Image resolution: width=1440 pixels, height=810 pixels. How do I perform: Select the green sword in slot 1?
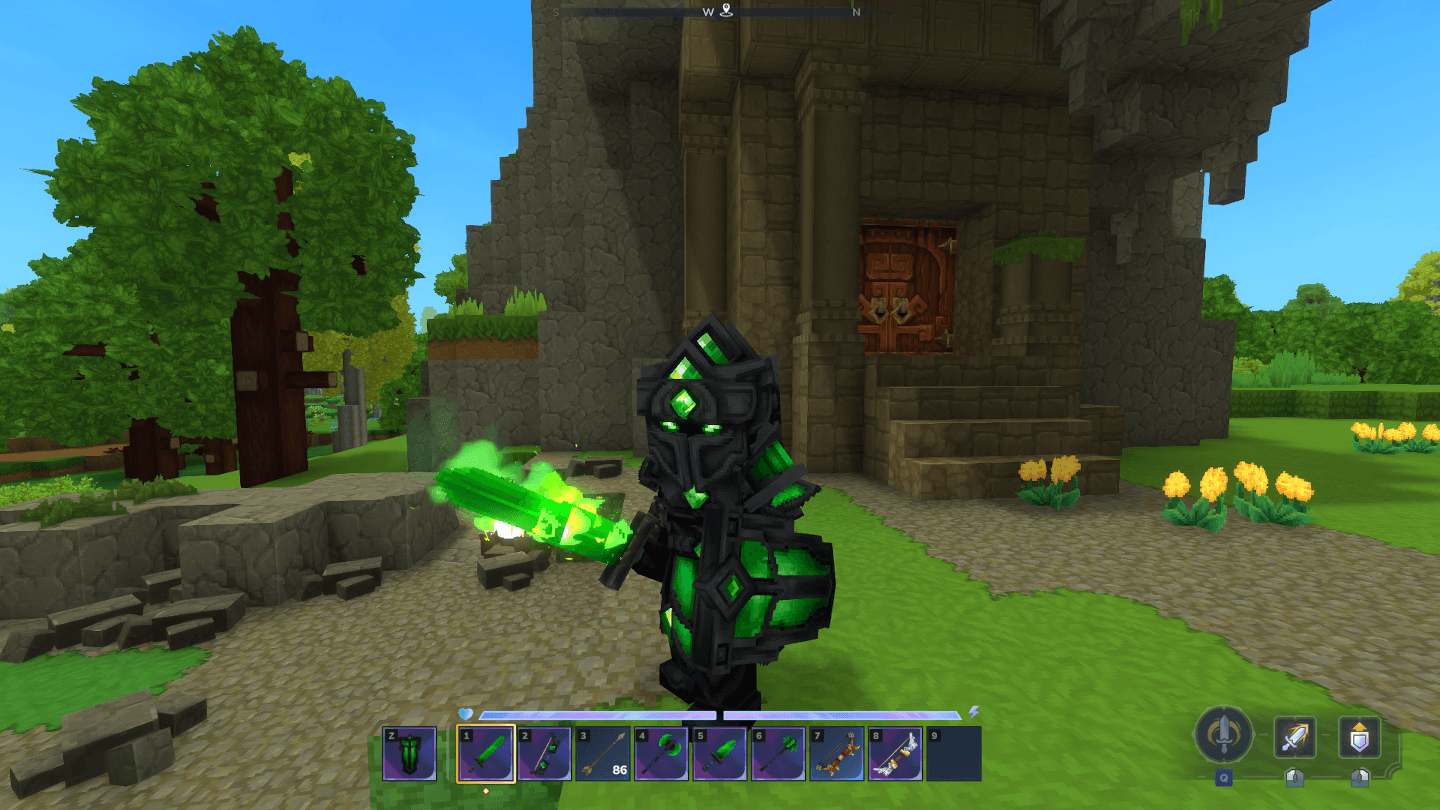tap(486, 753)
